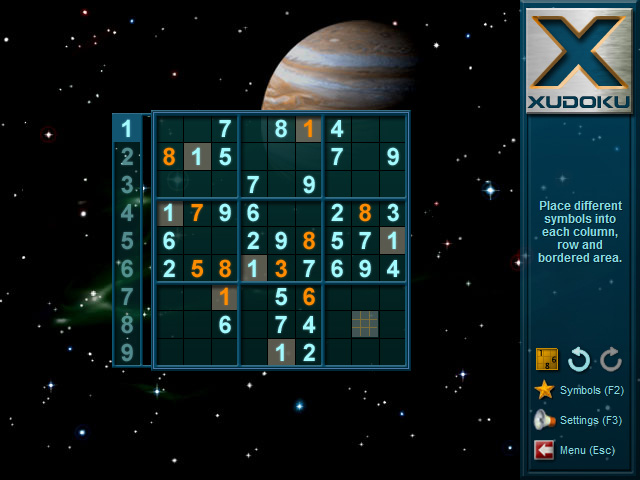The width and height of the screenshot is (640, 480).
Task: Pick number 3 from the symbol column
Action: pyautogui.click(x=127, y=184)
